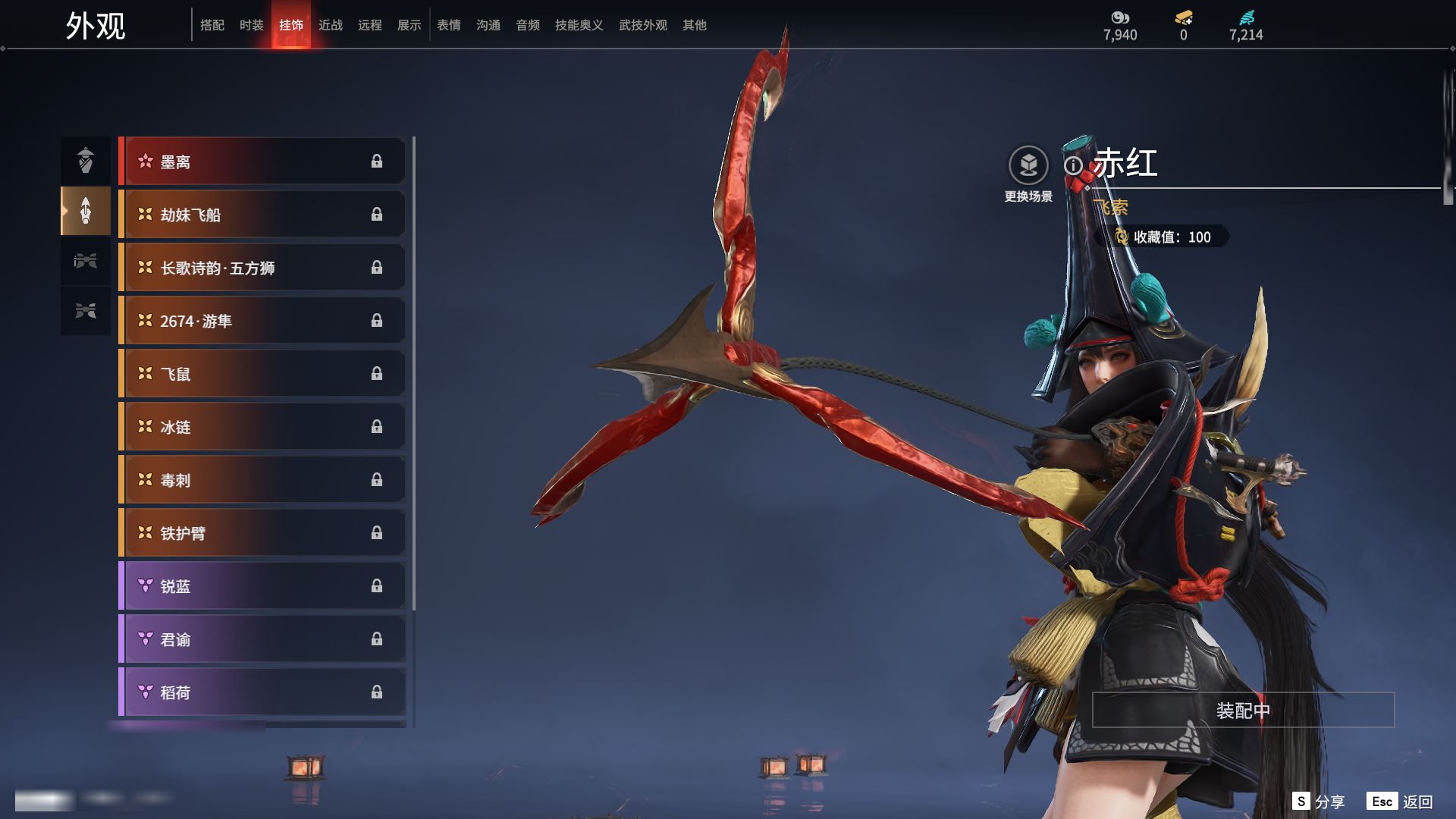Image resolution: width=1456 pixels, height=819 pixels.
Task: Select the 墨离 accessory entry
Action: pos(262,162)
